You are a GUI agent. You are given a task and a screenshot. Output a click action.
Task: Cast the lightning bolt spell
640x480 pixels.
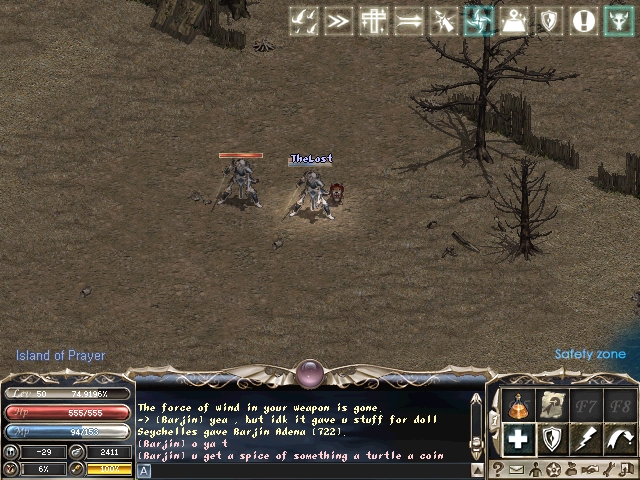[586, 438]
